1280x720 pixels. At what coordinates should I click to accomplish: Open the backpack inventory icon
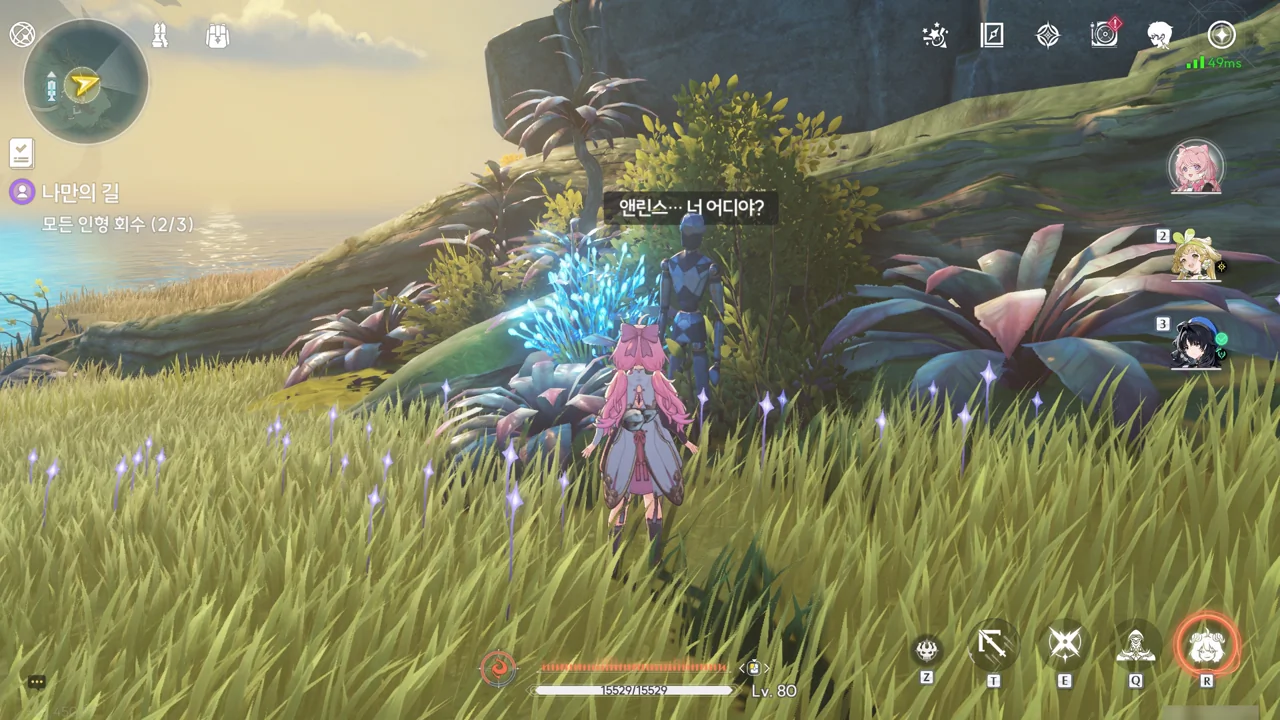(217, 36)
